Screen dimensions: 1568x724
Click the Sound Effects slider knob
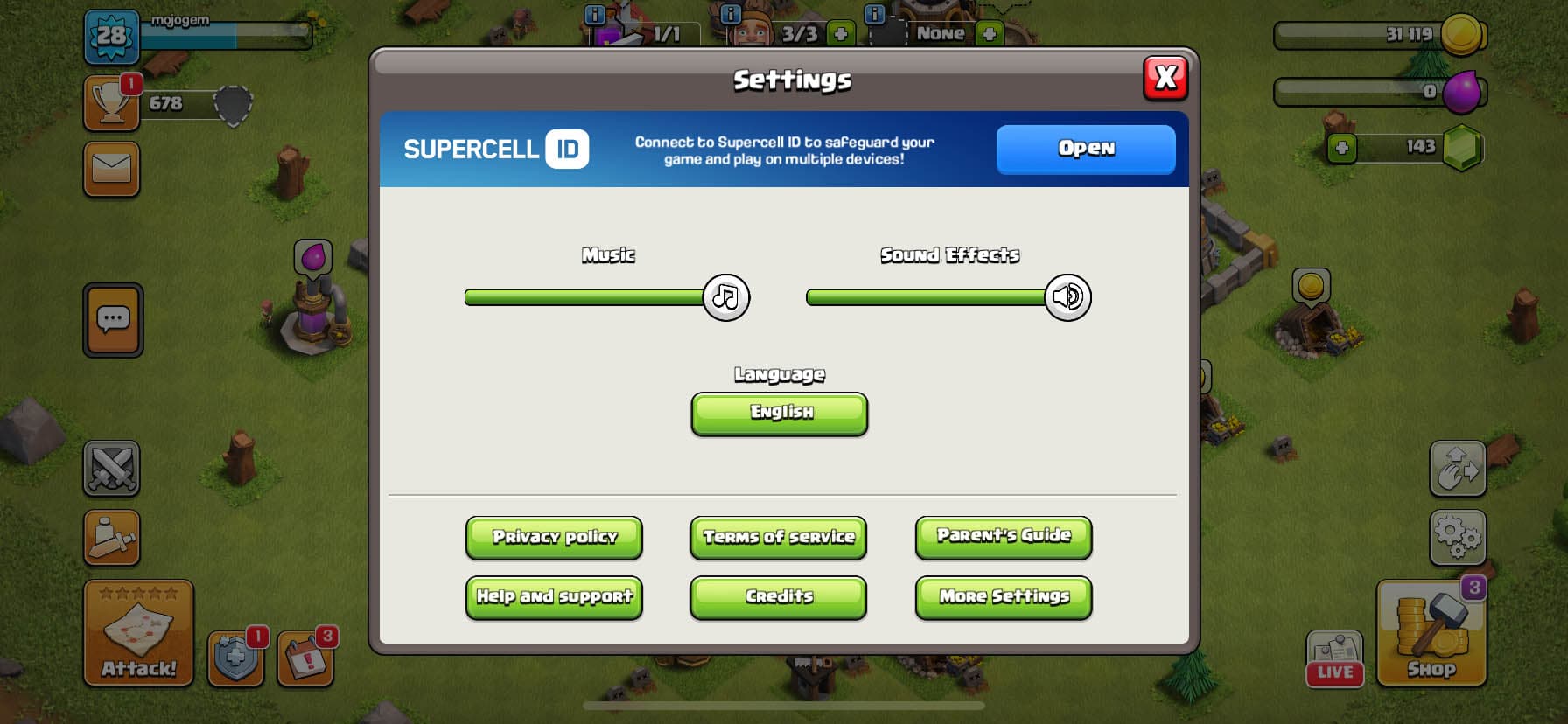(x=1067, y=297)
